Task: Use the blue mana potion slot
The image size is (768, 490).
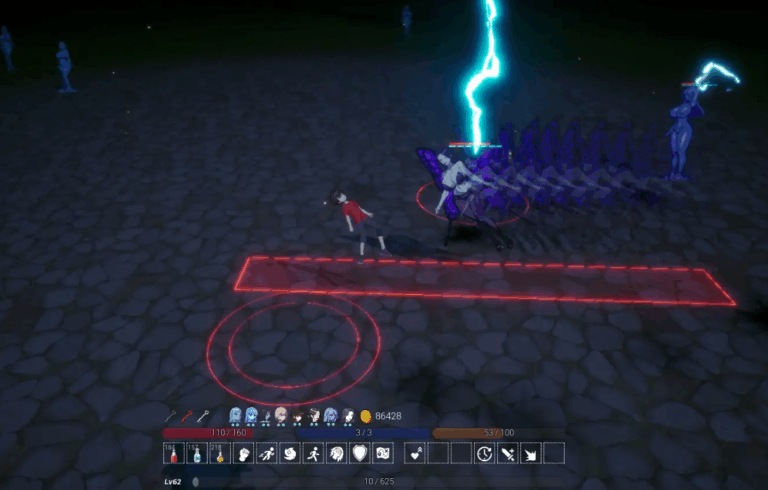Action: pyautogui.click(x=196, y=454)
